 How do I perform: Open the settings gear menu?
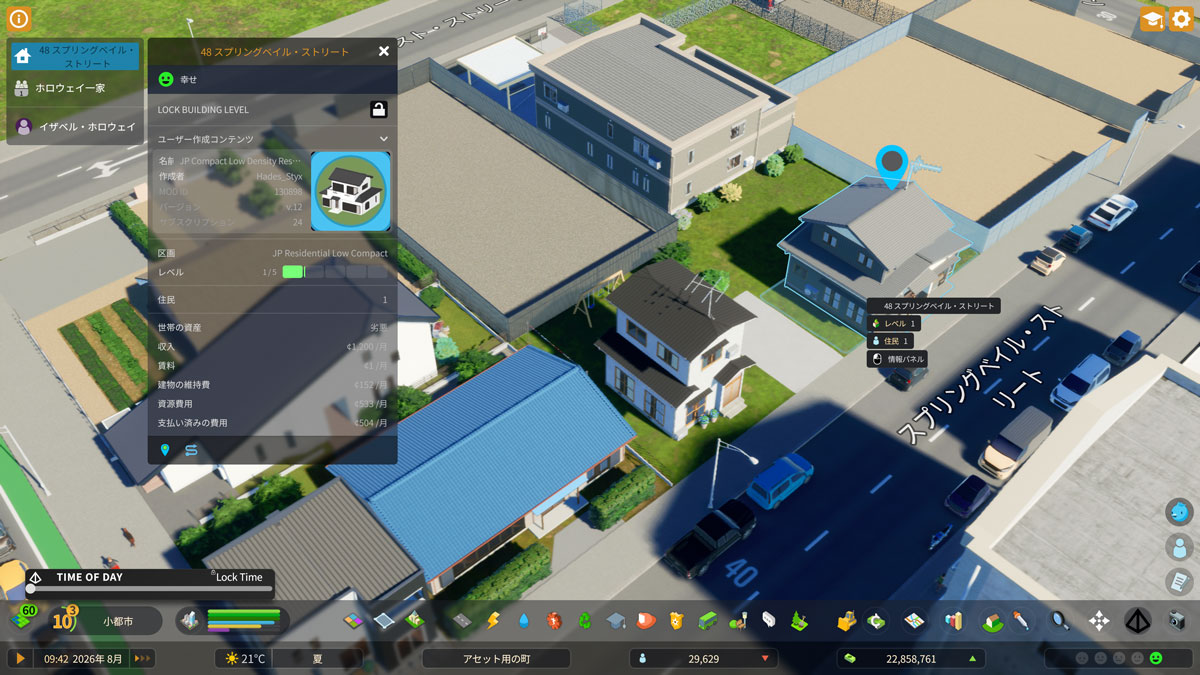click(1181, 18)
